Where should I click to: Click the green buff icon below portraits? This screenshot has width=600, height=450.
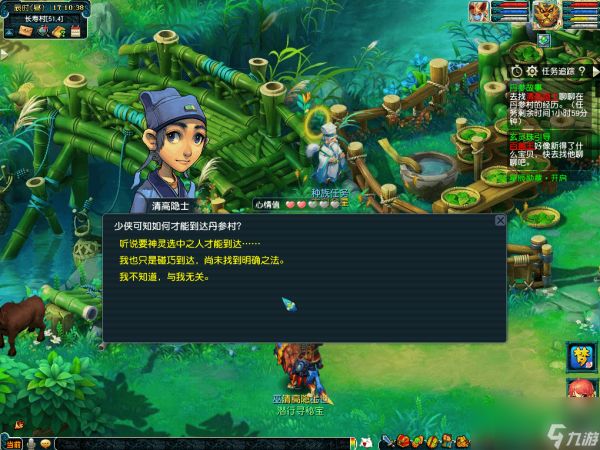coord(543,39)
